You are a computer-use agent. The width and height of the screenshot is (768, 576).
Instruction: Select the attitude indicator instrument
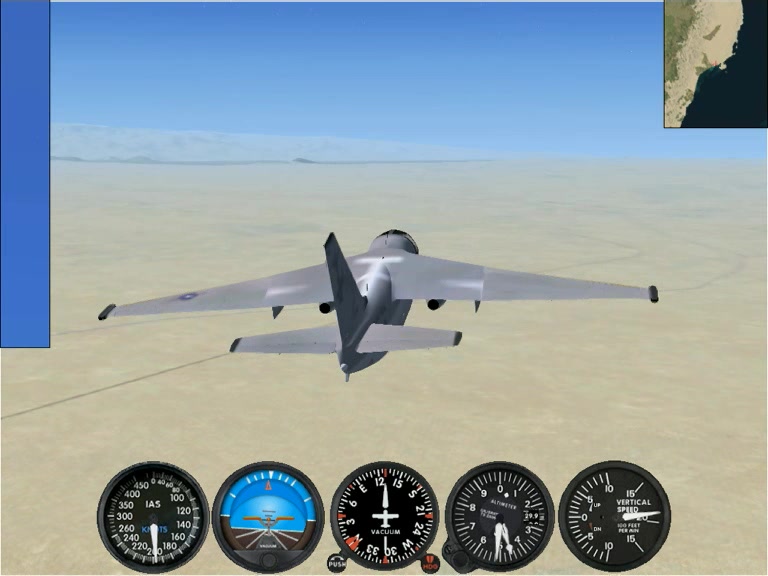268,516
